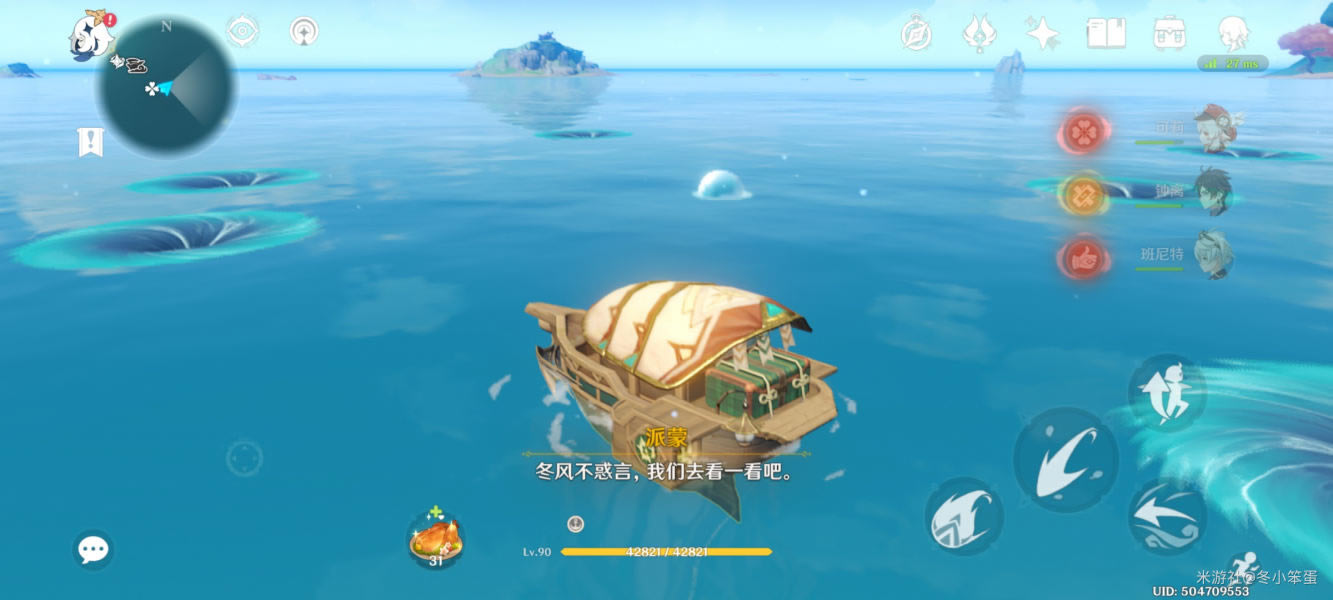Fire the boat's main cannon attack button
This screenshot has height=600, width=1333.
click(x=1065, y=459)
